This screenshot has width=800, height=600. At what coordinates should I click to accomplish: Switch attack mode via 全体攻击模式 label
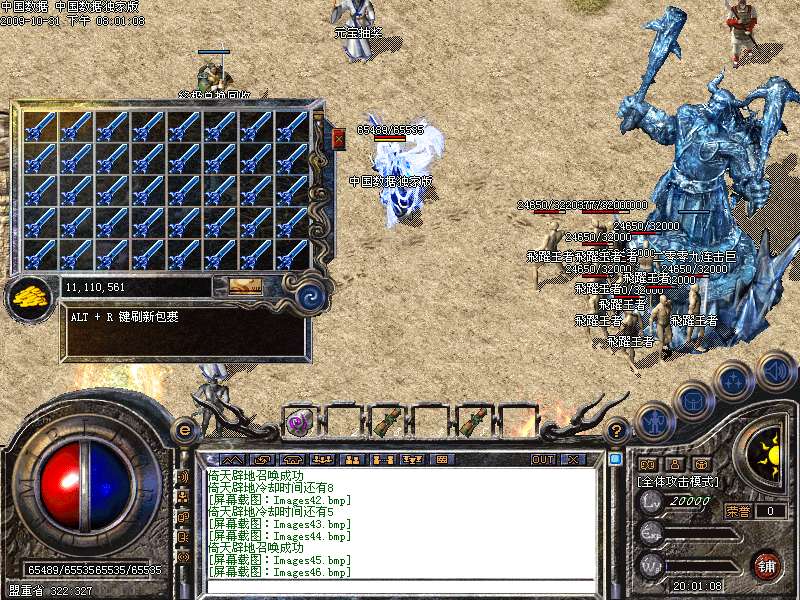click(x=677, y=482)
